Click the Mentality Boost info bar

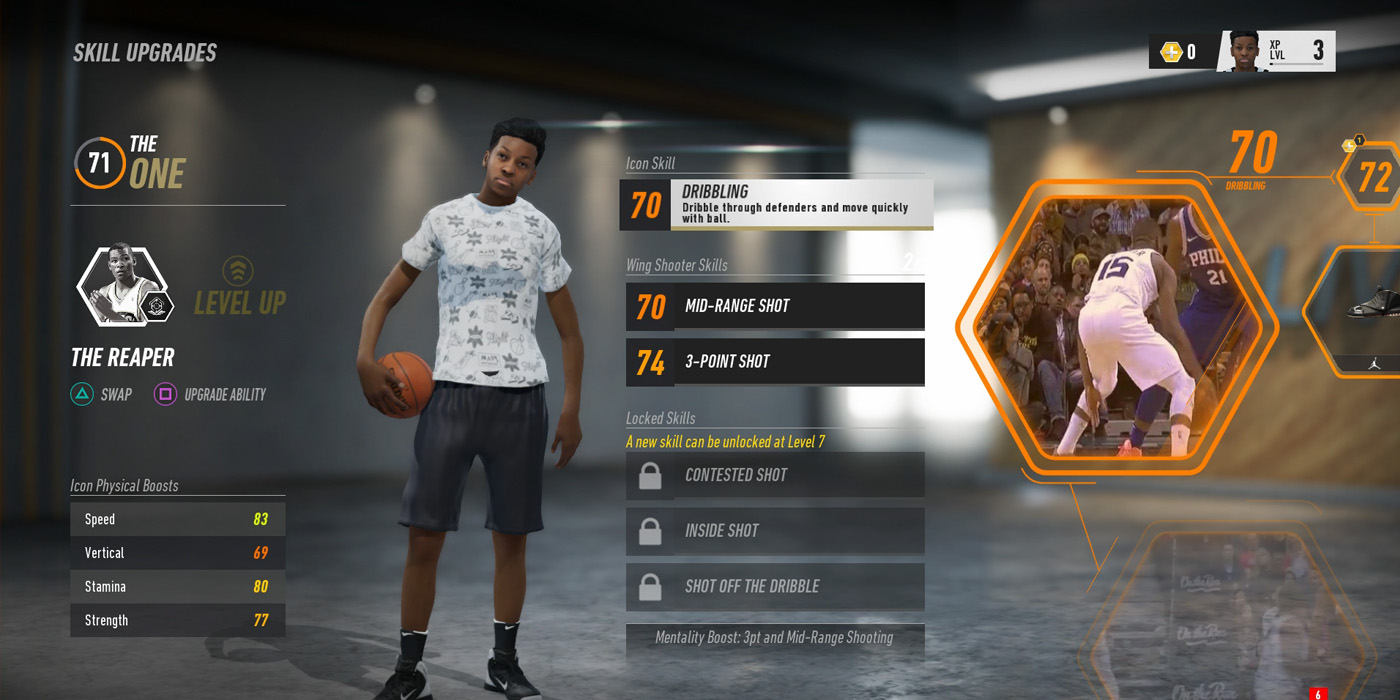coord(775,638)
